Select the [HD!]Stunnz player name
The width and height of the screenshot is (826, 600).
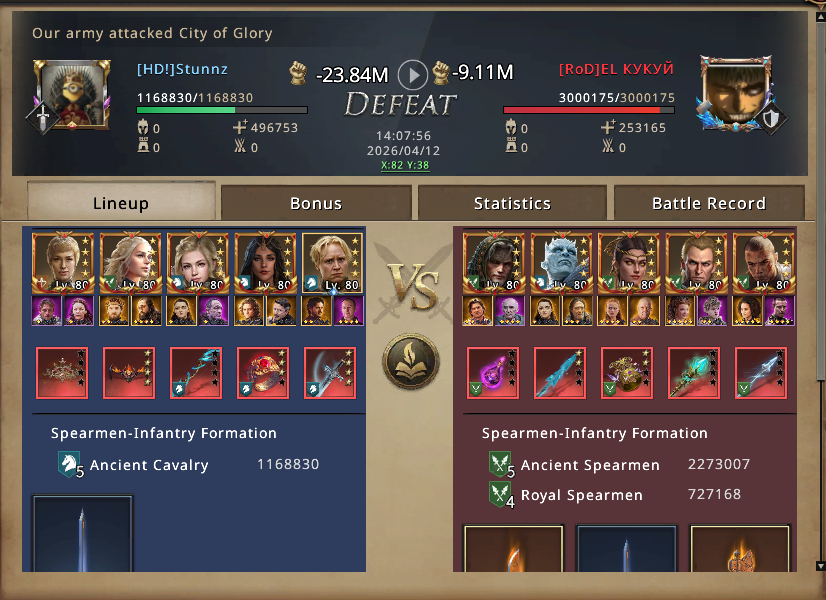pyautogui.click(x=183, y=69)
